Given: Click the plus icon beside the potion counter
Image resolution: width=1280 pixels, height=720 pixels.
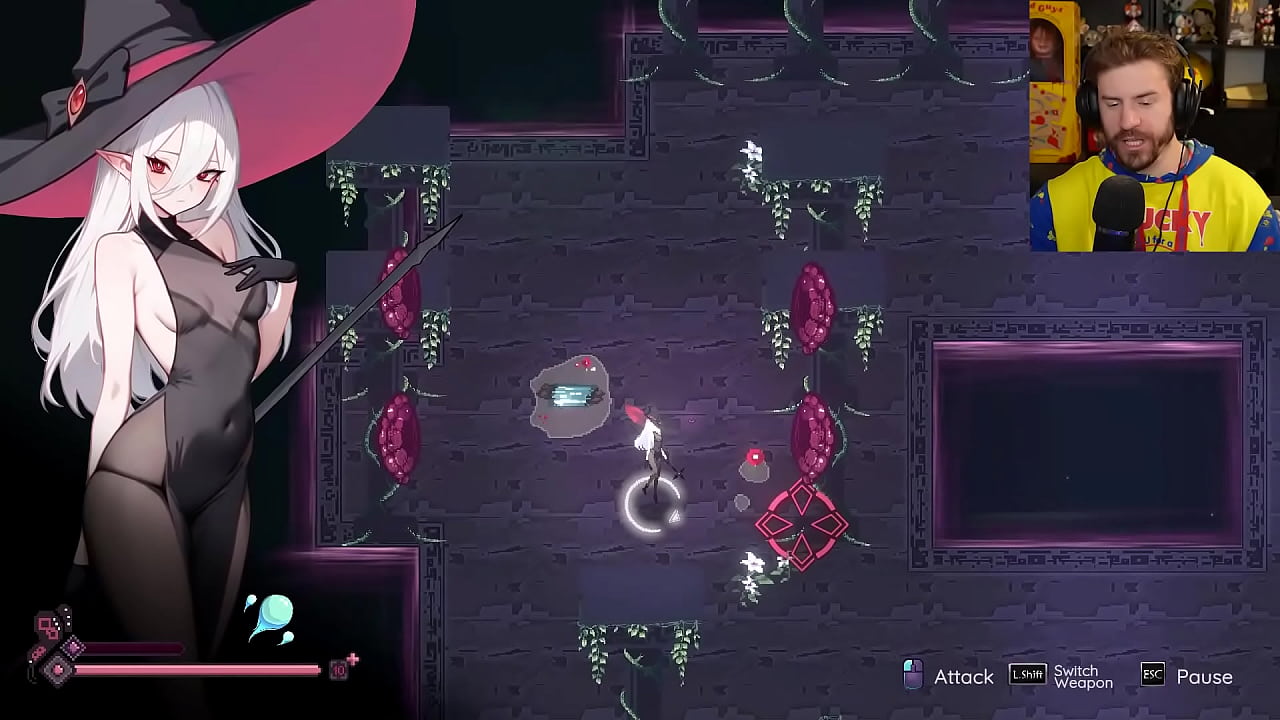Looking at the screenshot, I should (353, 657).
